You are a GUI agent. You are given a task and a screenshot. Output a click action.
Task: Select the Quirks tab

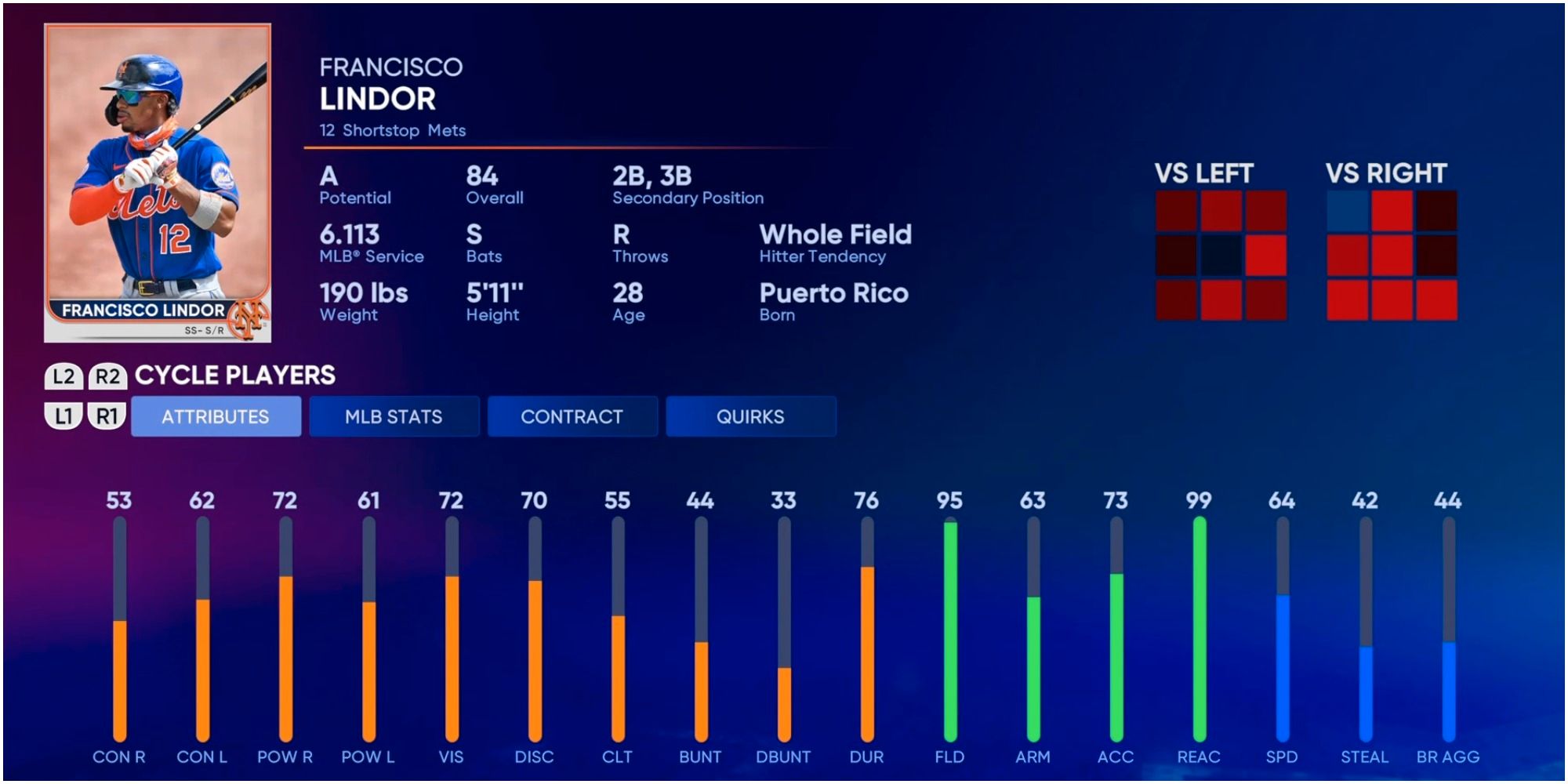(x=750, y=416)
